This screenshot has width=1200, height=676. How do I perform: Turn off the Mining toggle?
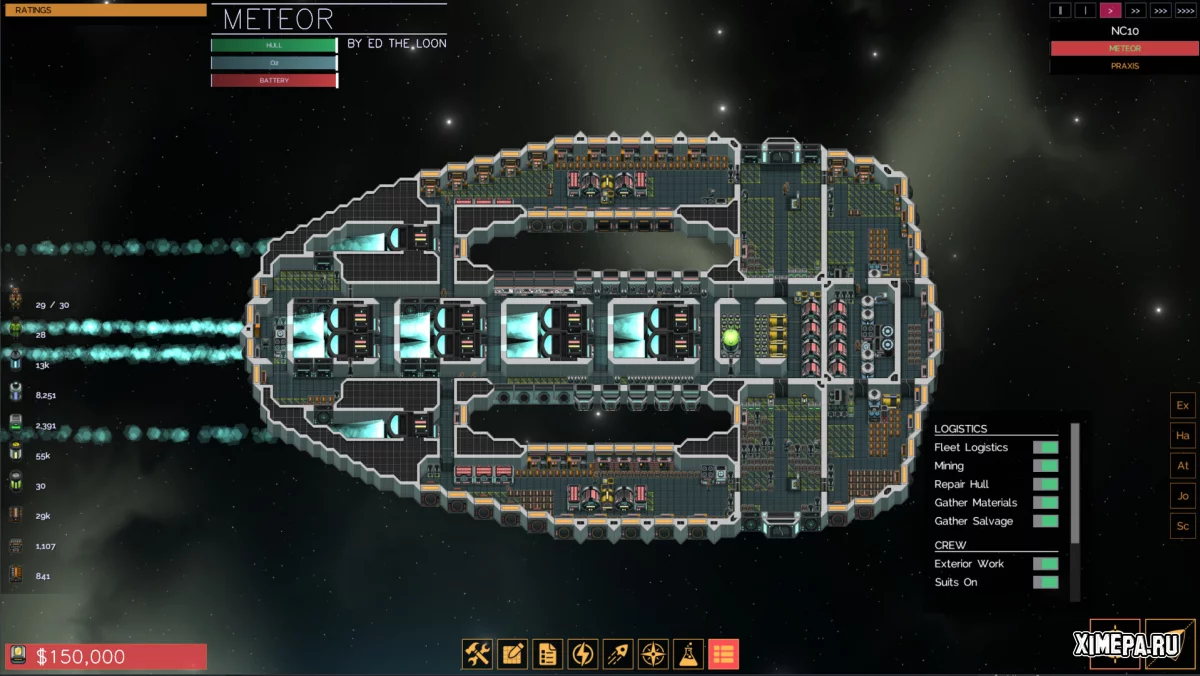[1046, 466]
